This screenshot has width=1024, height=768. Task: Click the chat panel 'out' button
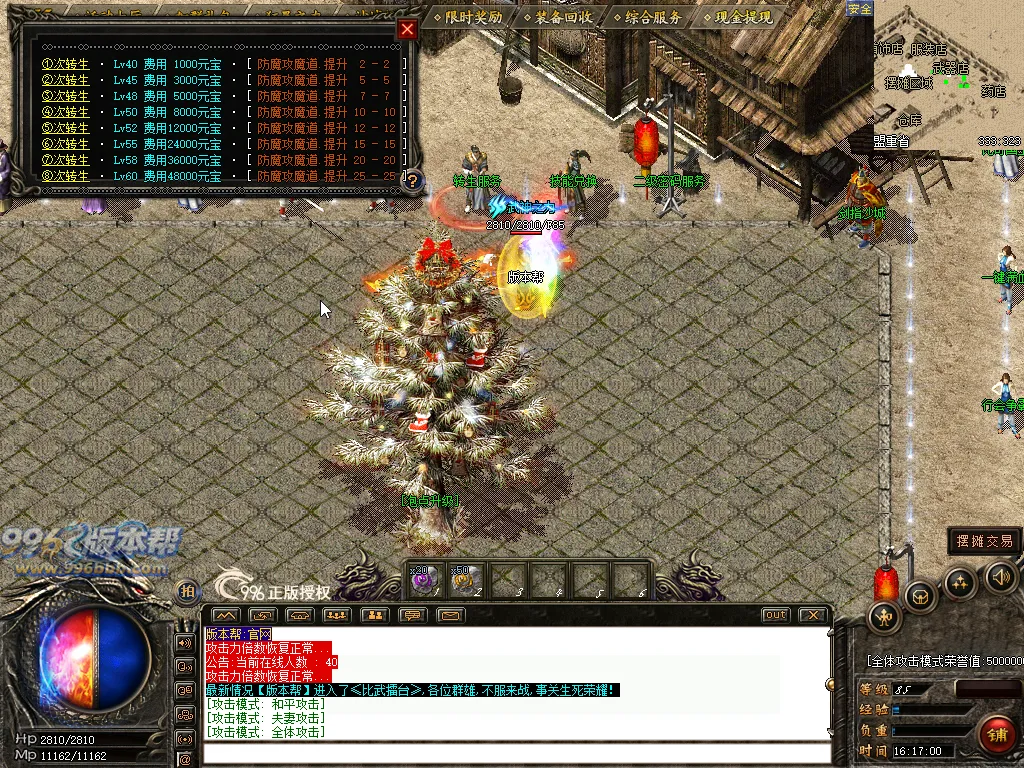click(x=775, y=615)
